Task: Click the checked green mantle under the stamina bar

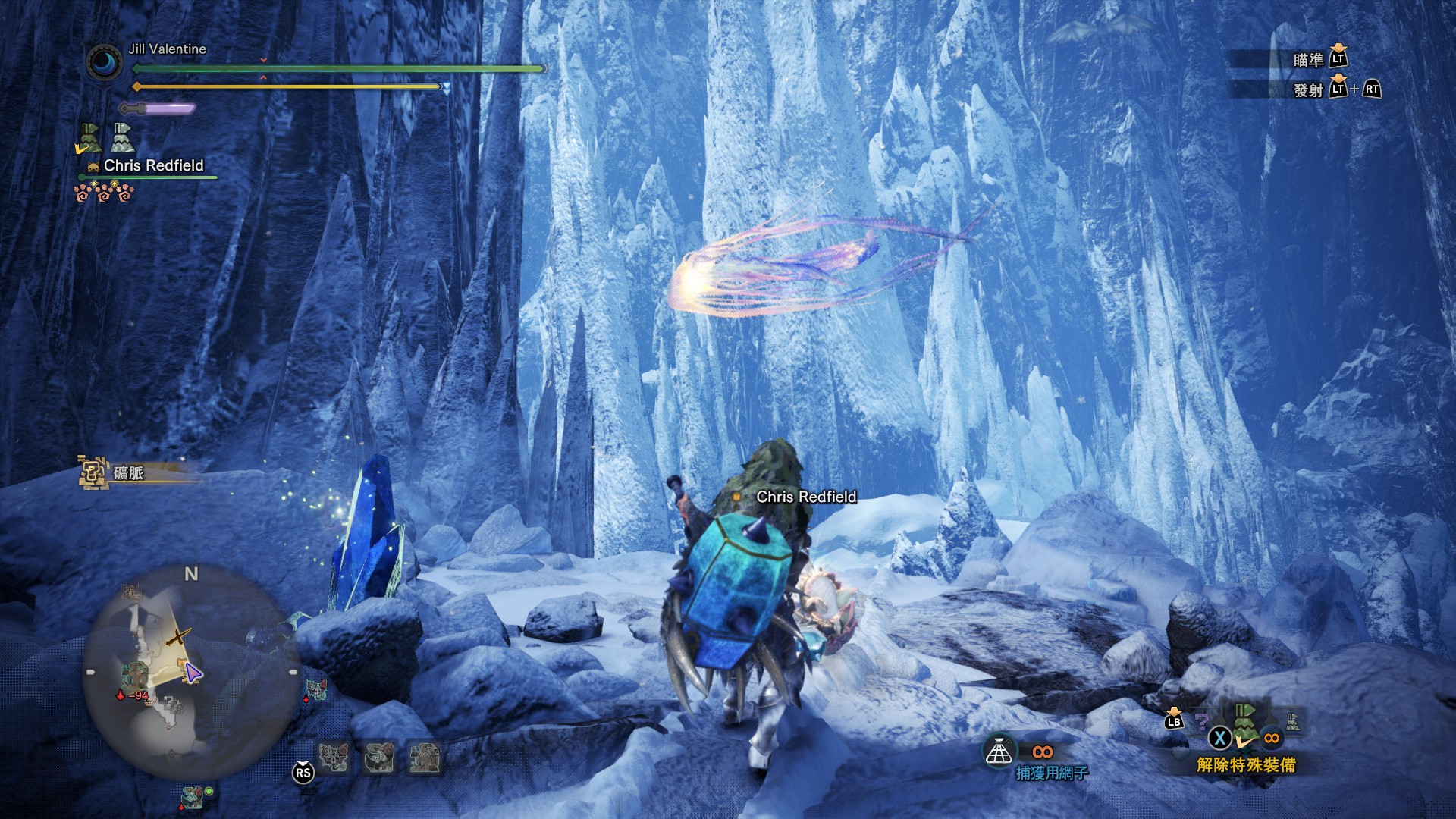Action: tap(89, 139)
